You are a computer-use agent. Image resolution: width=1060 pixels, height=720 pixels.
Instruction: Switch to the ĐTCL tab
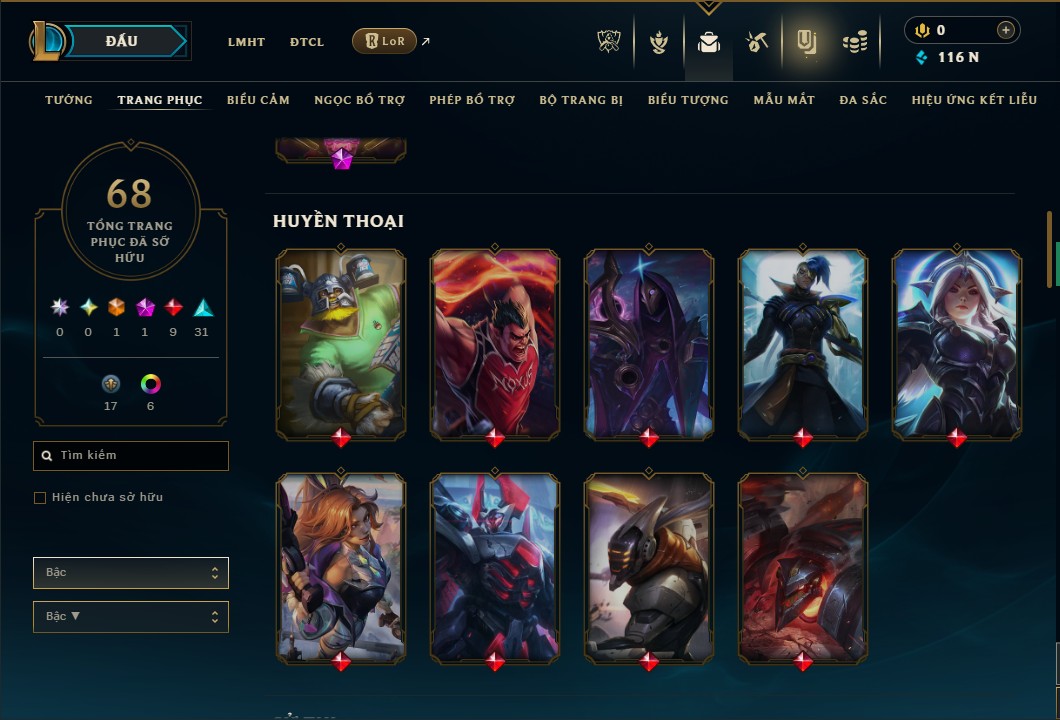307,42
